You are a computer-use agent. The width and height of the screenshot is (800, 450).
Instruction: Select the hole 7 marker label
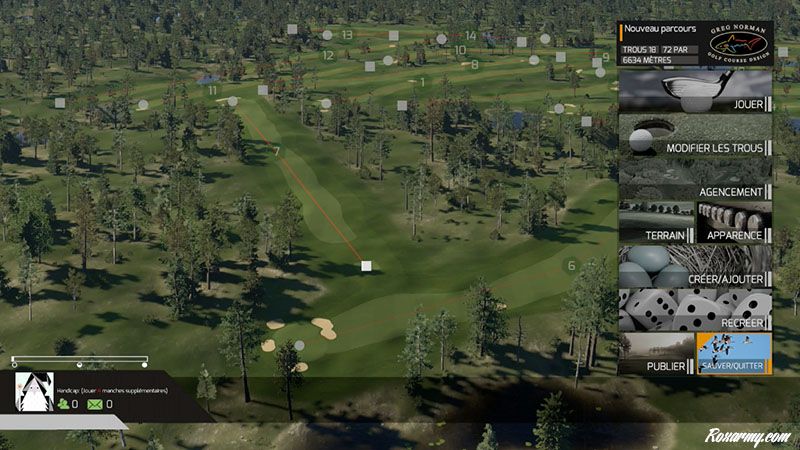pos(276,152)
